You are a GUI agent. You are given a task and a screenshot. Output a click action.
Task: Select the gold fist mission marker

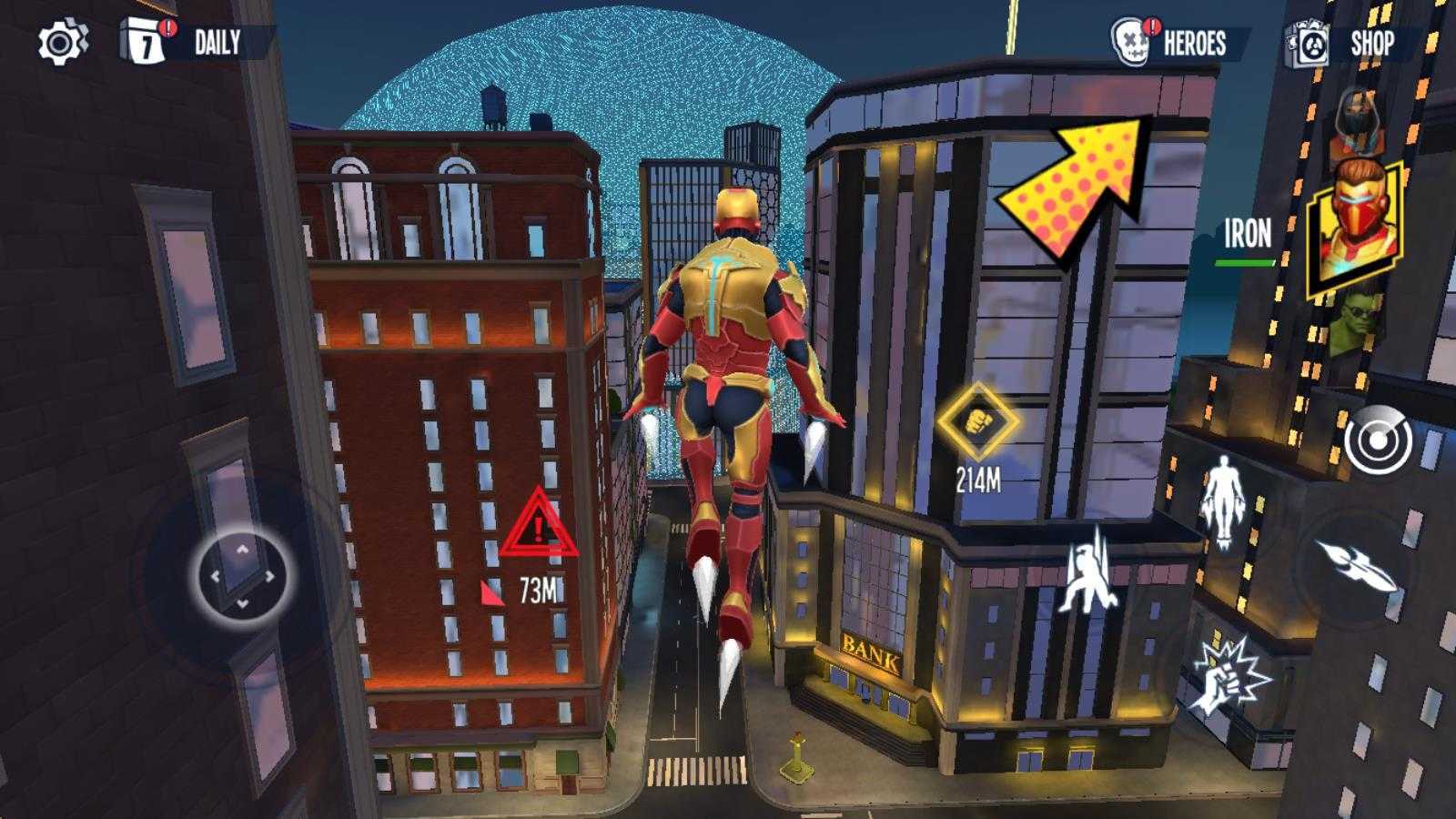point(978,421)
